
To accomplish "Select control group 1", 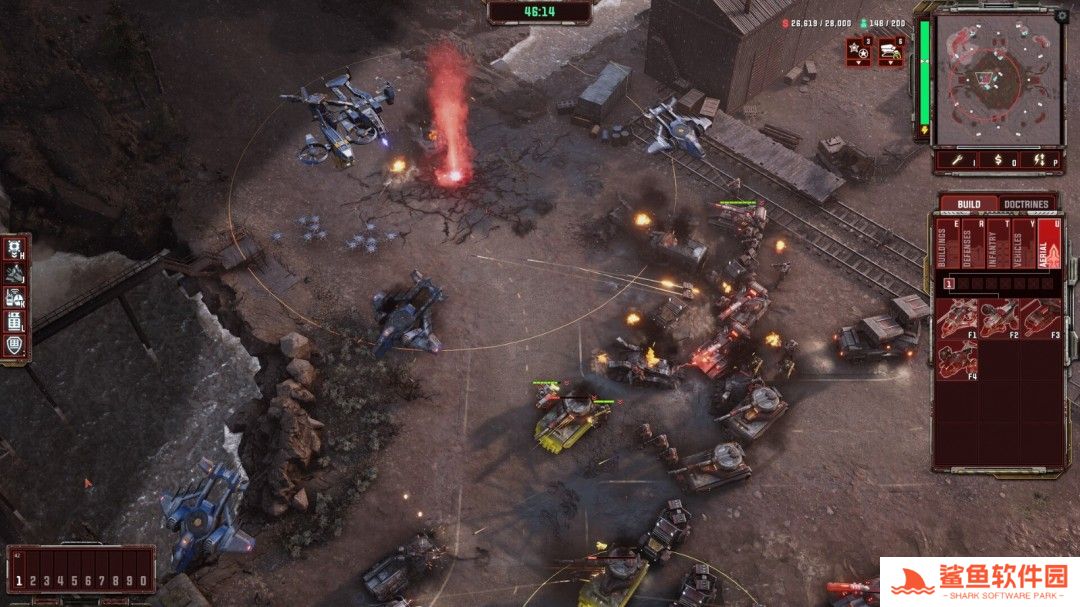I will tap(18, 580).
